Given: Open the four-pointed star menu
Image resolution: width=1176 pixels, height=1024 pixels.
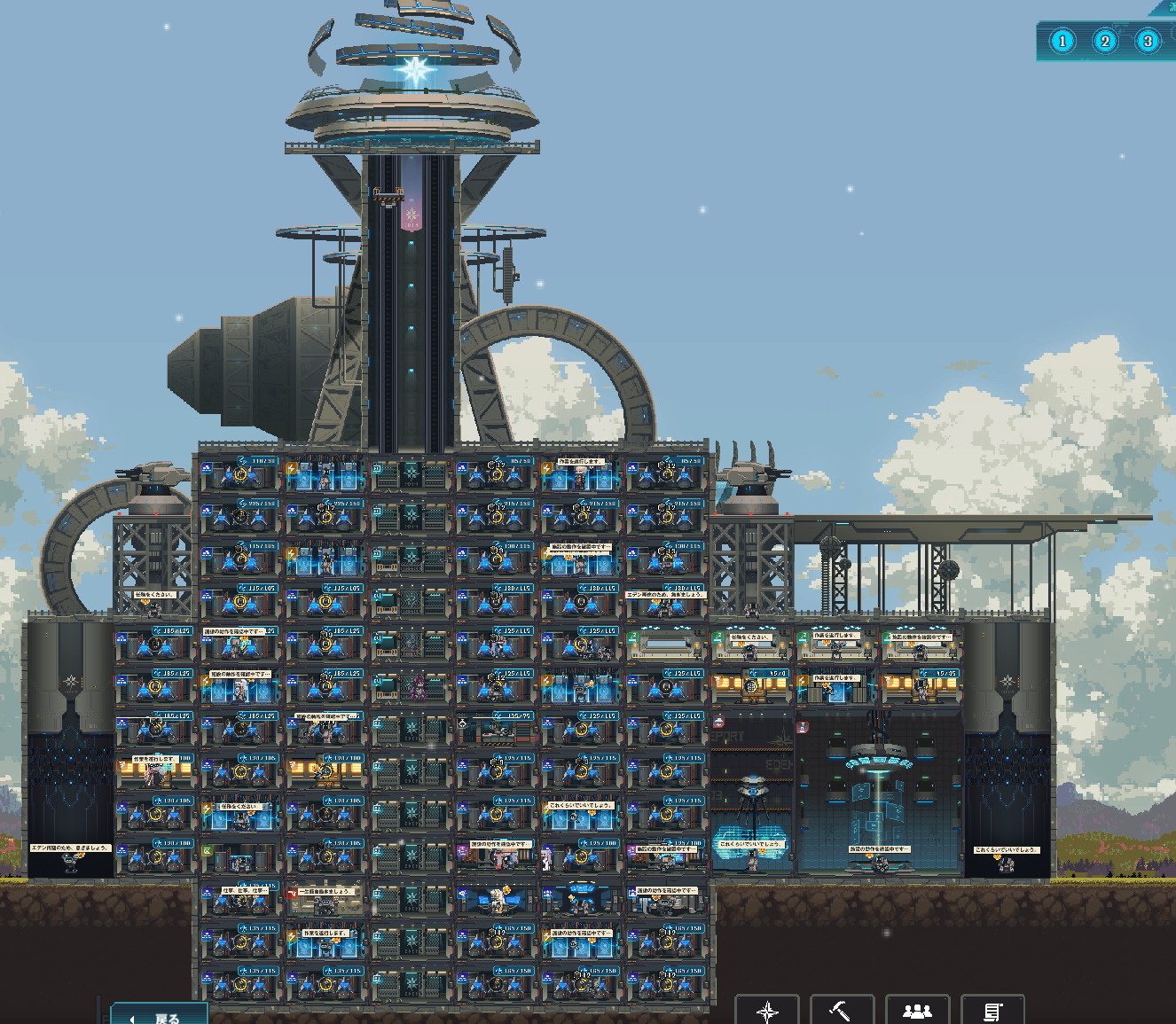Looking at the screenshot, I should (767, 1011).
